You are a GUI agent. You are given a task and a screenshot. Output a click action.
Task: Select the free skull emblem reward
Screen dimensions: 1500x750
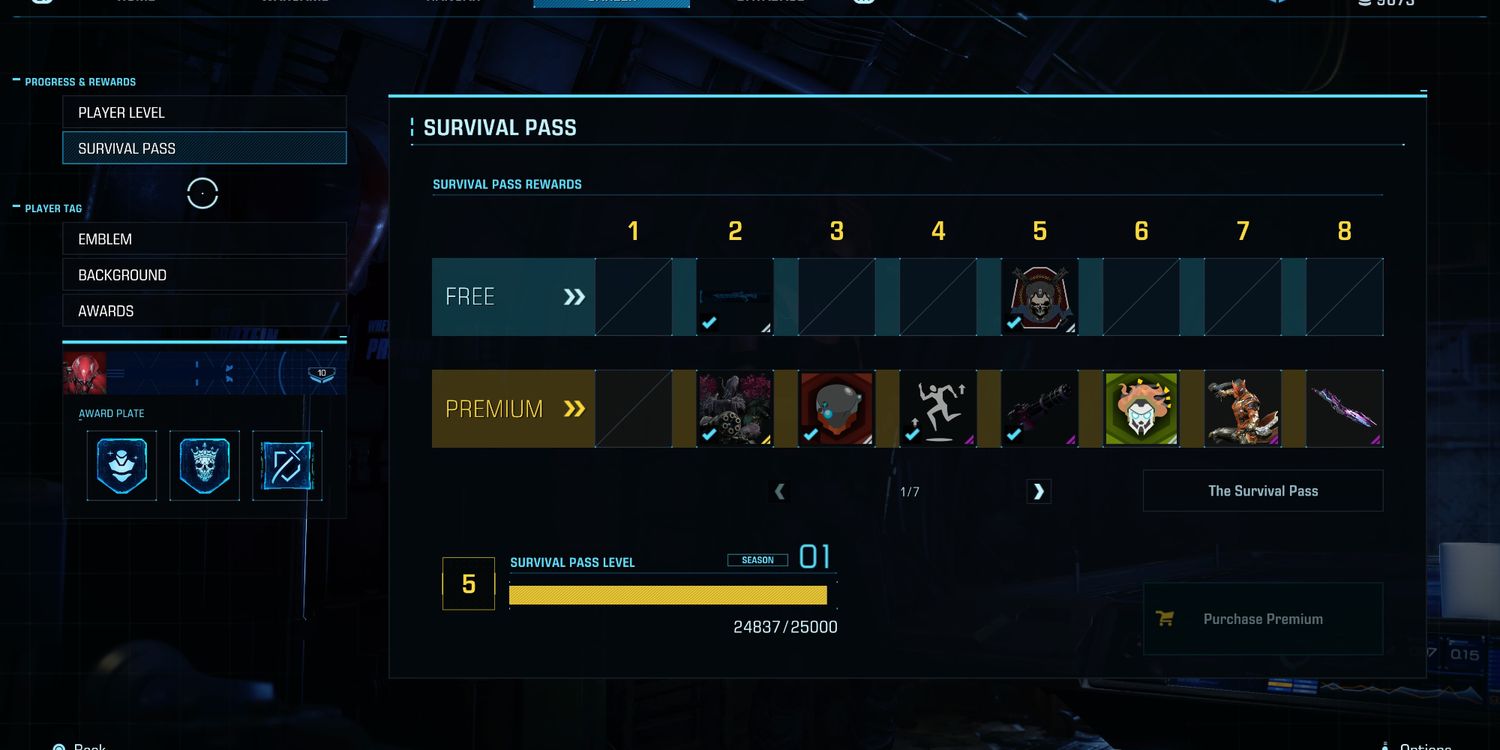pyautogui.click(x=1040, y=297)
